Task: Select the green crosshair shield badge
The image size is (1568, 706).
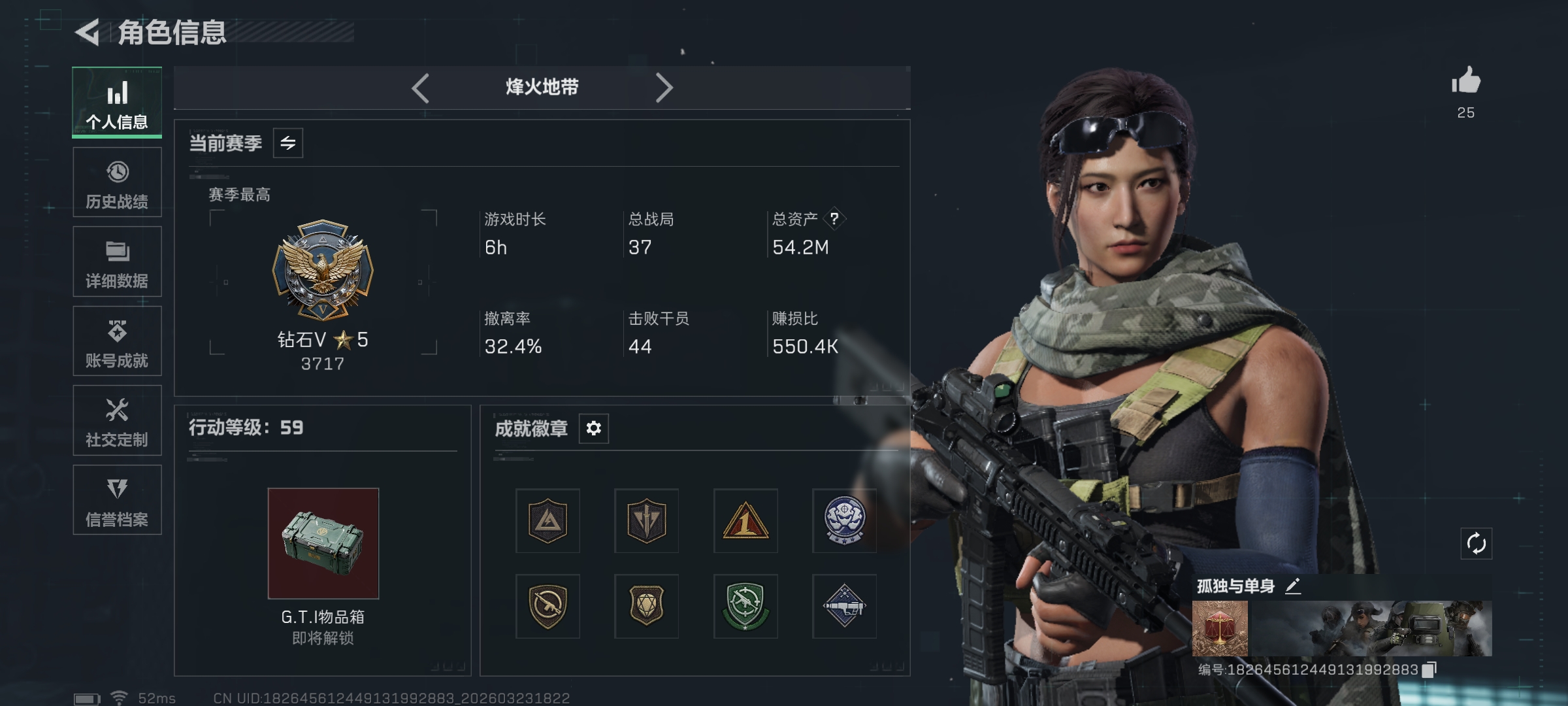Action: pyautogui.click(x=745, y=606)
